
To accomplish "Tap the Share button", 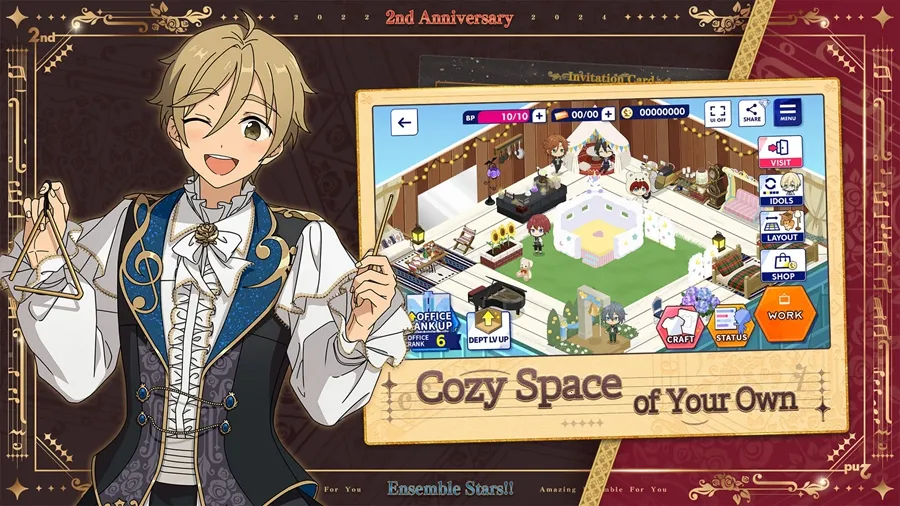I will [751, 113].
